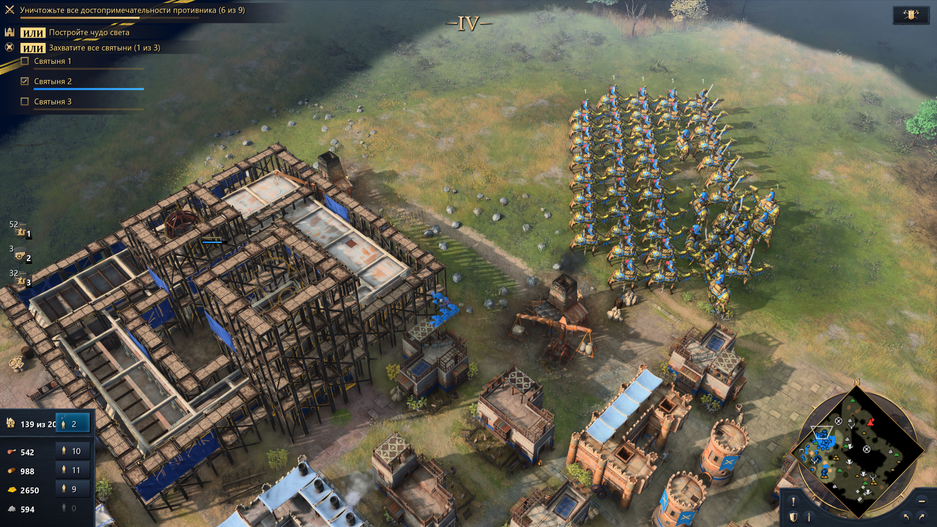Open the menu button in the top-right corner
Screen dimensions: 937x527
pyautogui.click(x=909, y=15)
